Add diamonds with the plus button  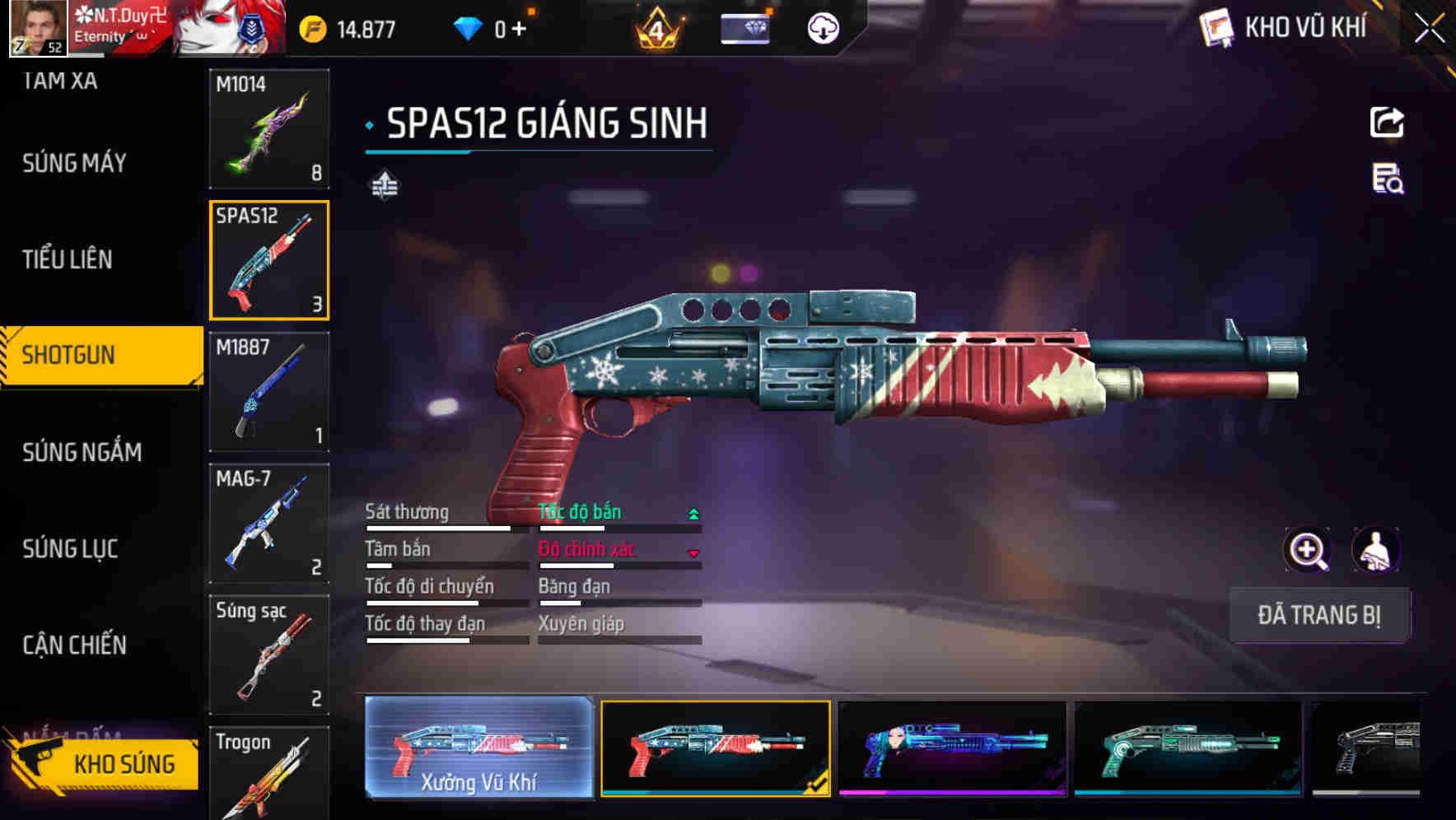[x=519, y=30]
